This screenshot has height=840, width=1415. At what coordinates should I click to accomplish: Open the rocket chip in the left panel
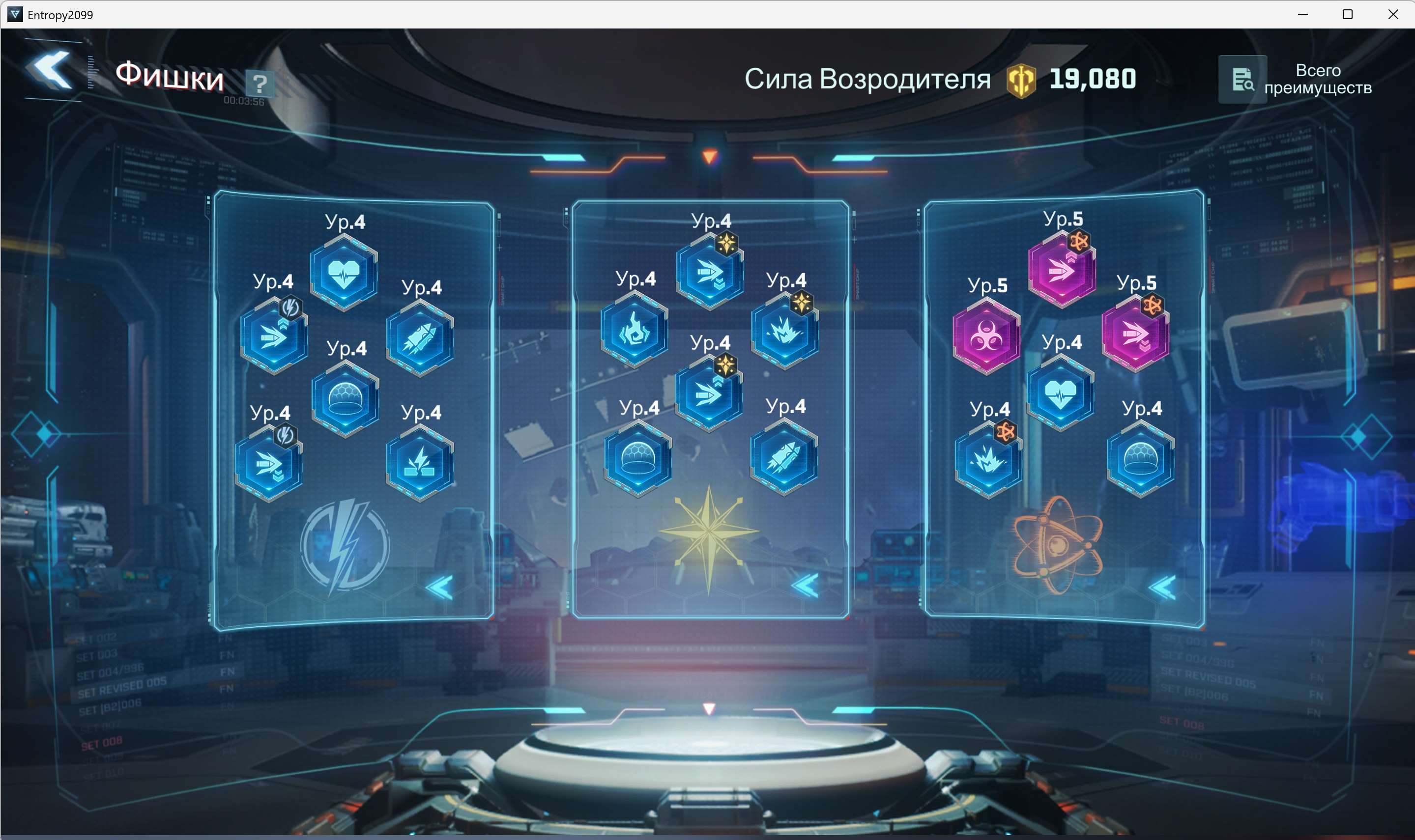point(419,339)
